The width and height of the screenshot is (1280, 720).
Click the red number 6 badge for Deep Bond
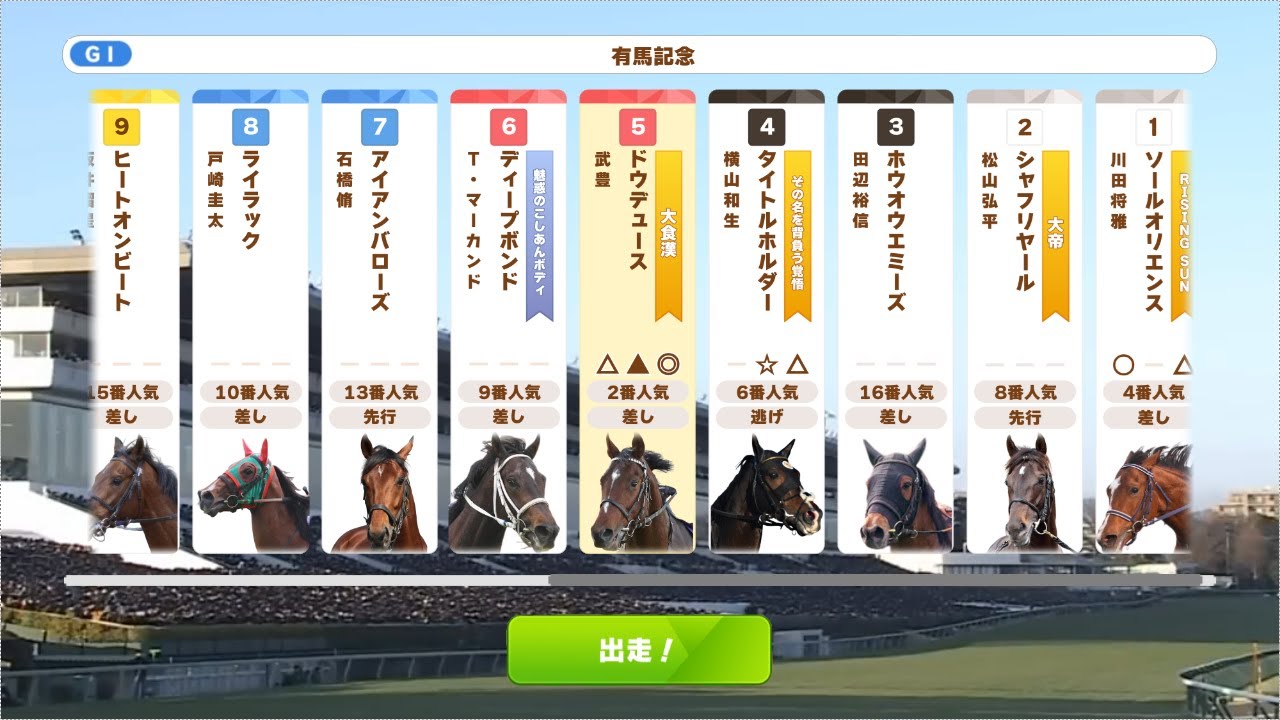click(x=510, y=127)
